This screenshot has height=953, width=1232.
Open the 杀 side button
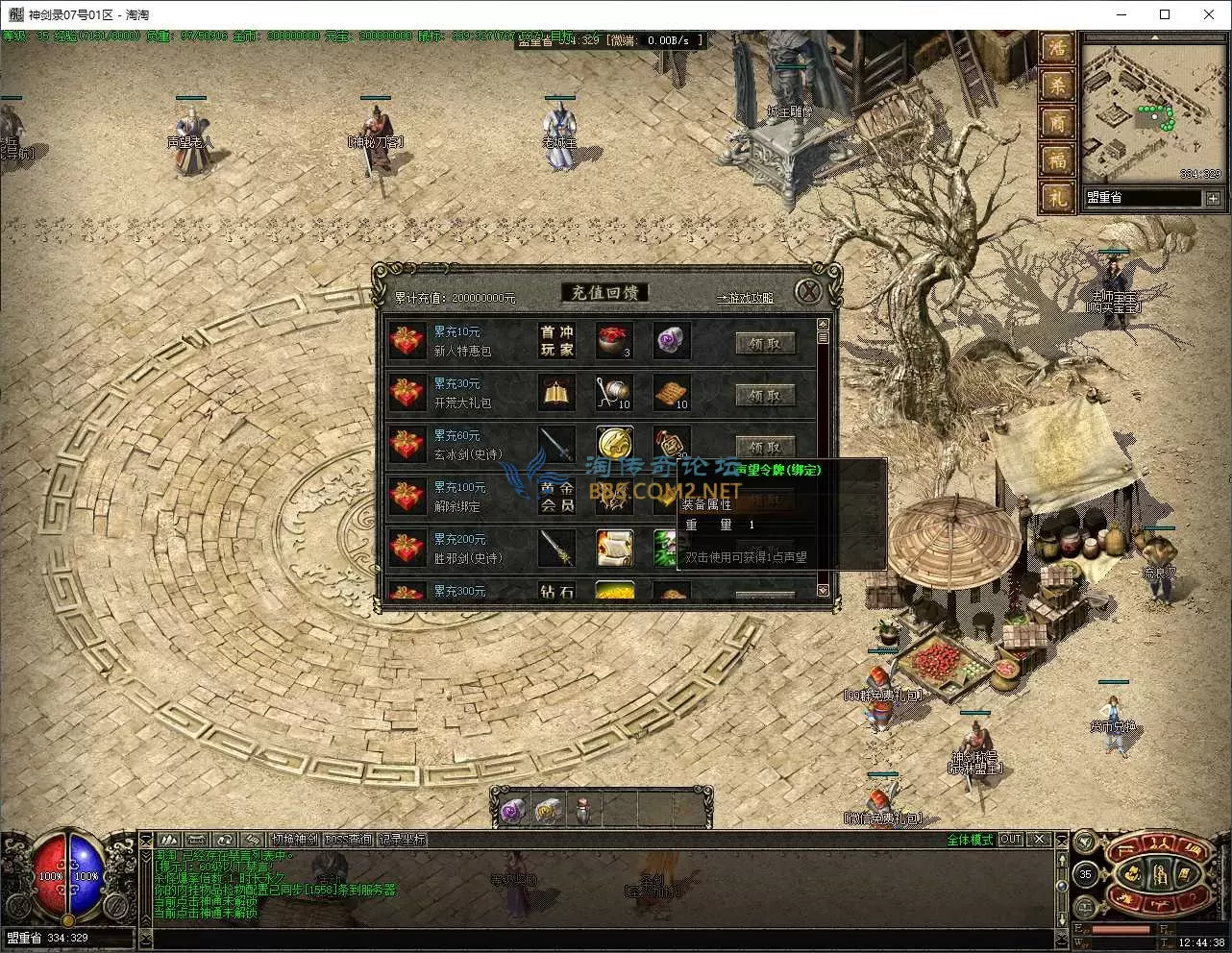coord(1057,86)
